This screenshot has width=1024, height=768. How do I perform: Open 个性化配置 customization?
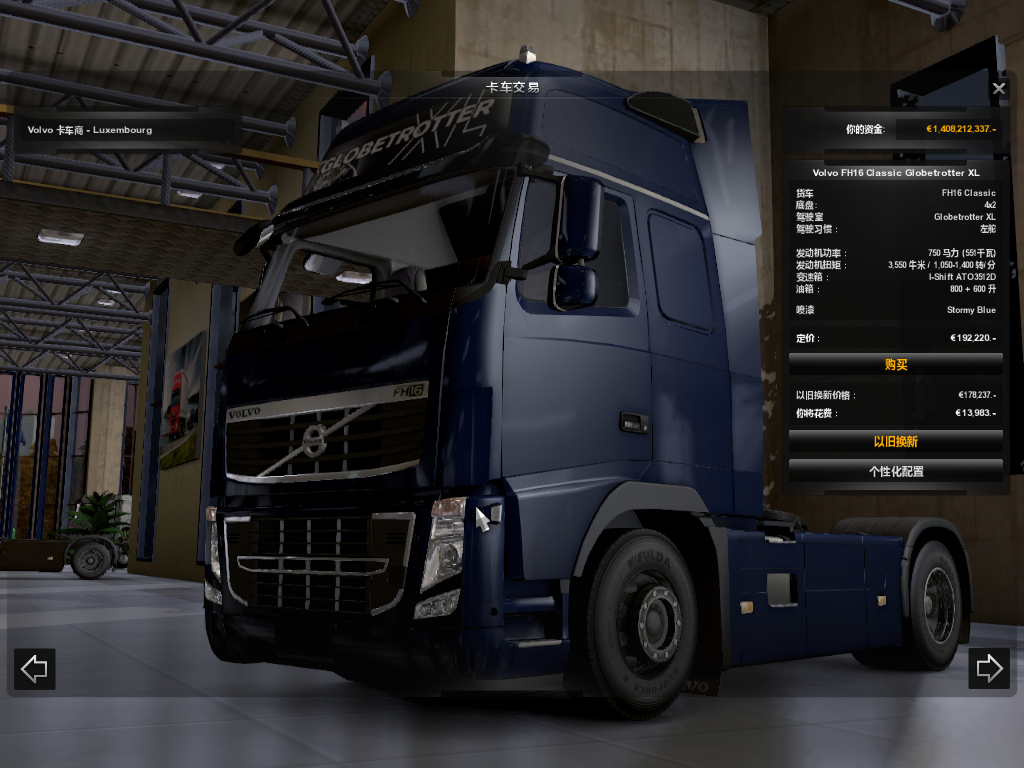895,470
